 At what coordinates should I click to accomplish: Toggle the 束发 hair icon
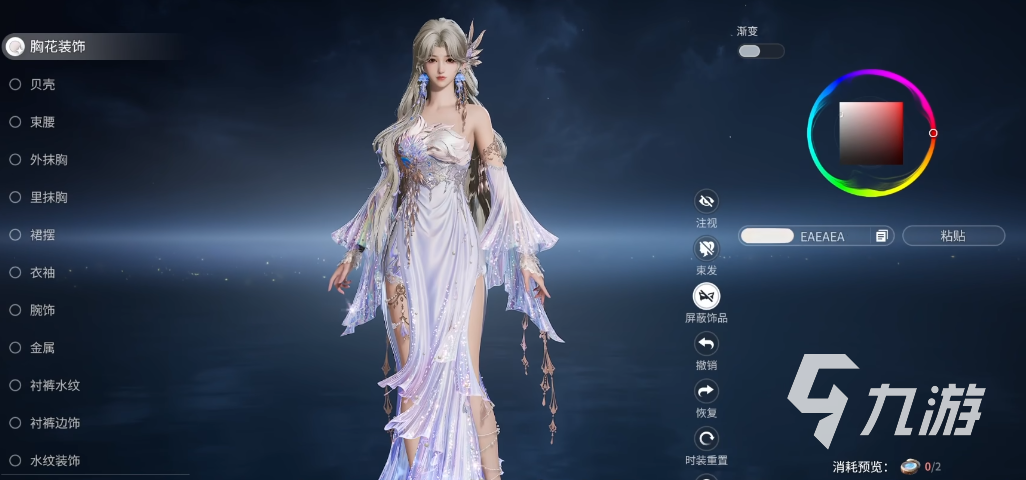tap(706, 249)
